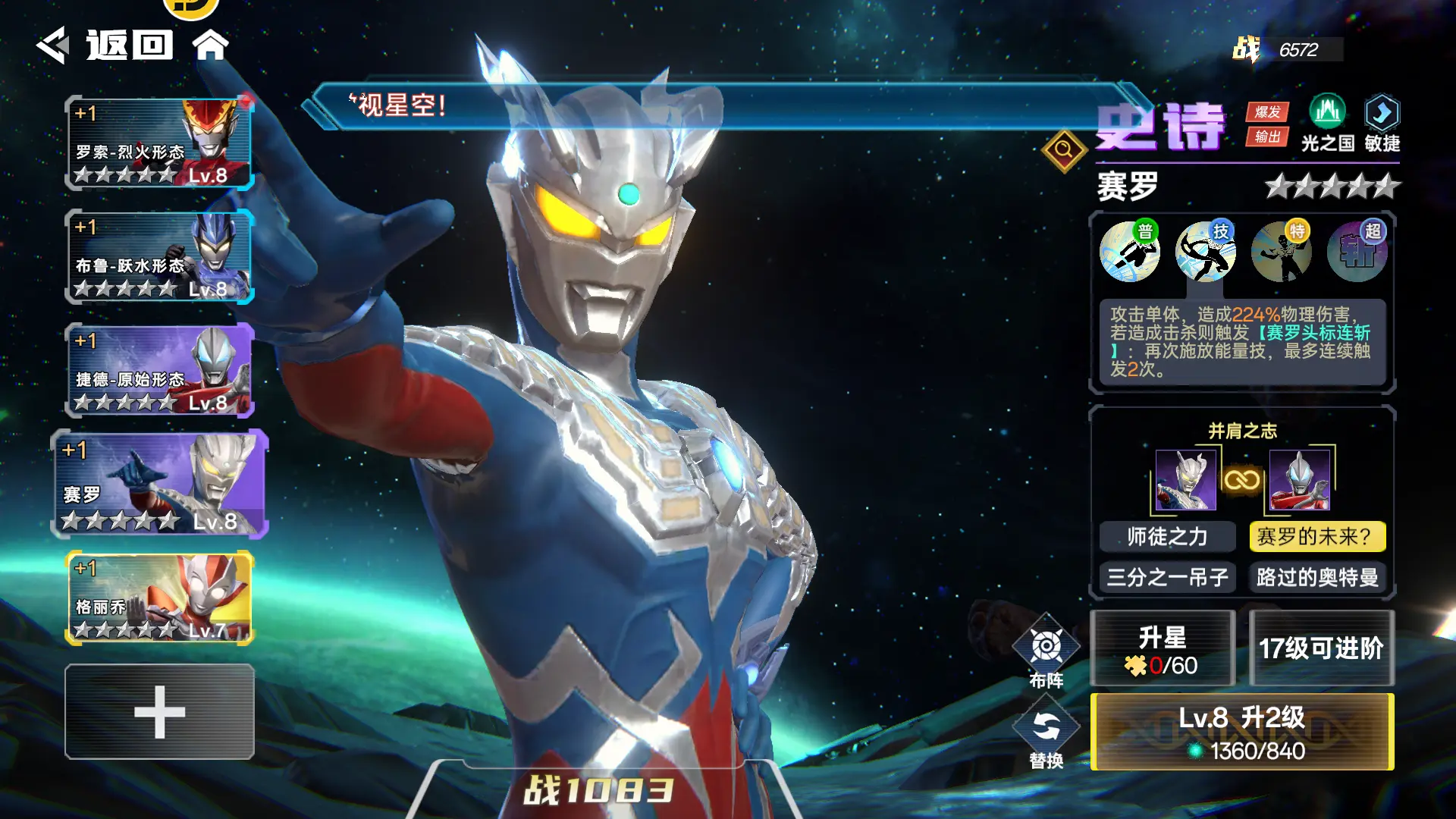Choose the 三分之一吊子 bond
The width and height of the screenshot is (1456, 819).
coord(1167,578)
